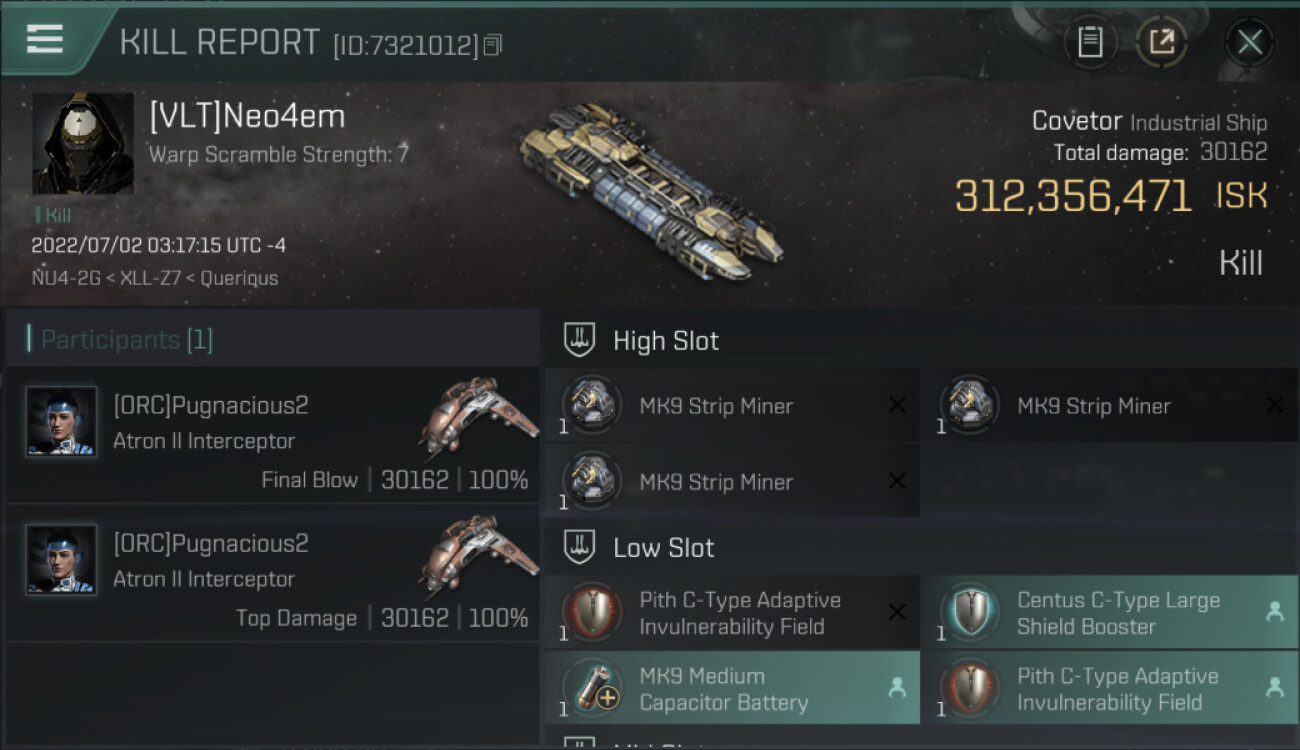Image resolution: width=1300 pixels, height=750 pixels.
Task: Share the kill report
Action: (1161, 42)
